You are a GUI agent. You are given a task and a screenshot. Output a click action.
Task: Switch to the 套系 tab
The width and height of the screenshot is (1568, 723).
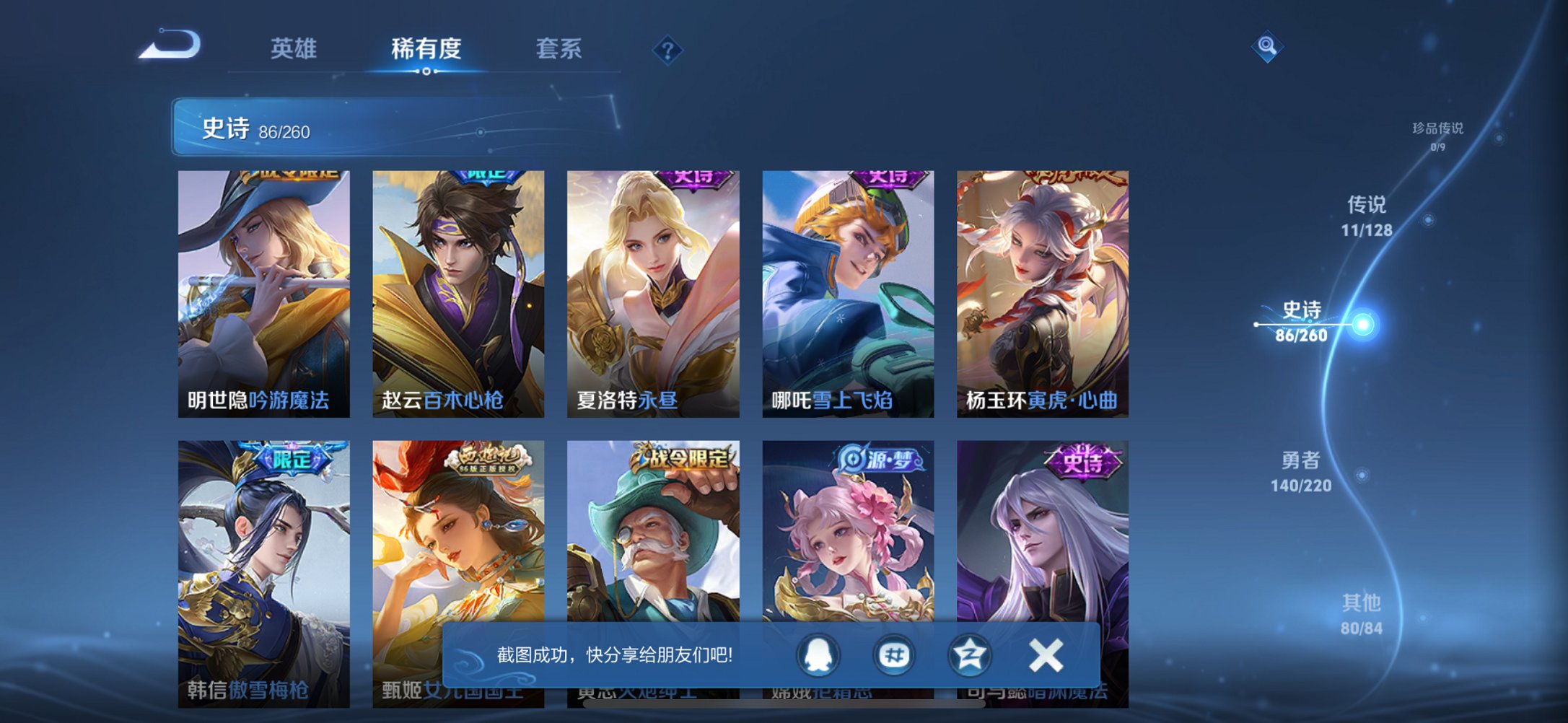[559, 49]
